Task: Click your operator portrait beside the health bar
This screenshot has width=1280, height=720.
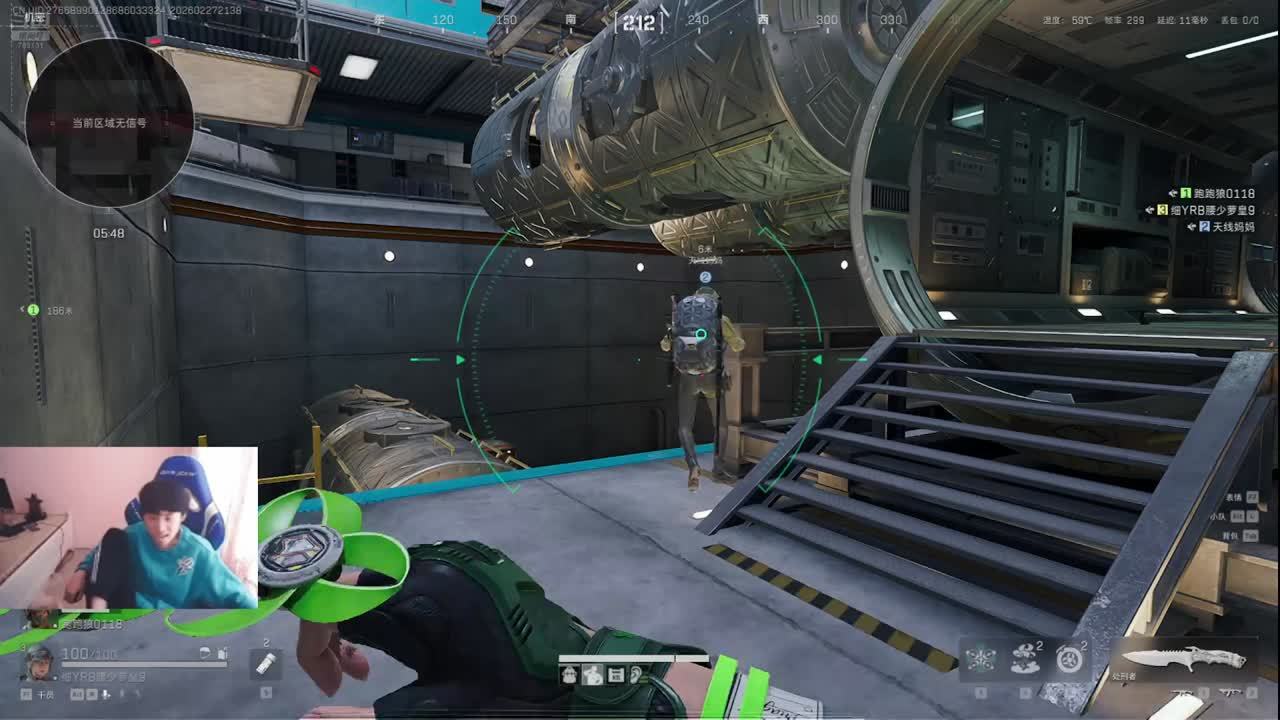Action: point(38,661)
